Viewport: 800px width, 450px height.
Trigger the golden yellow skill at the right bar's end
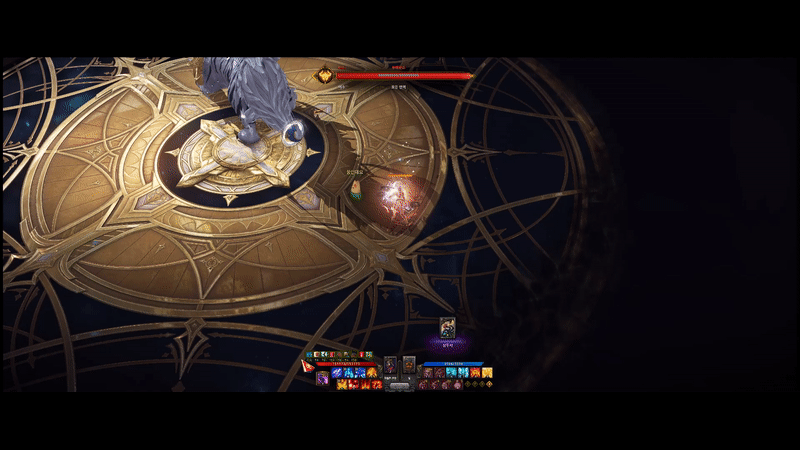[487, 373]
